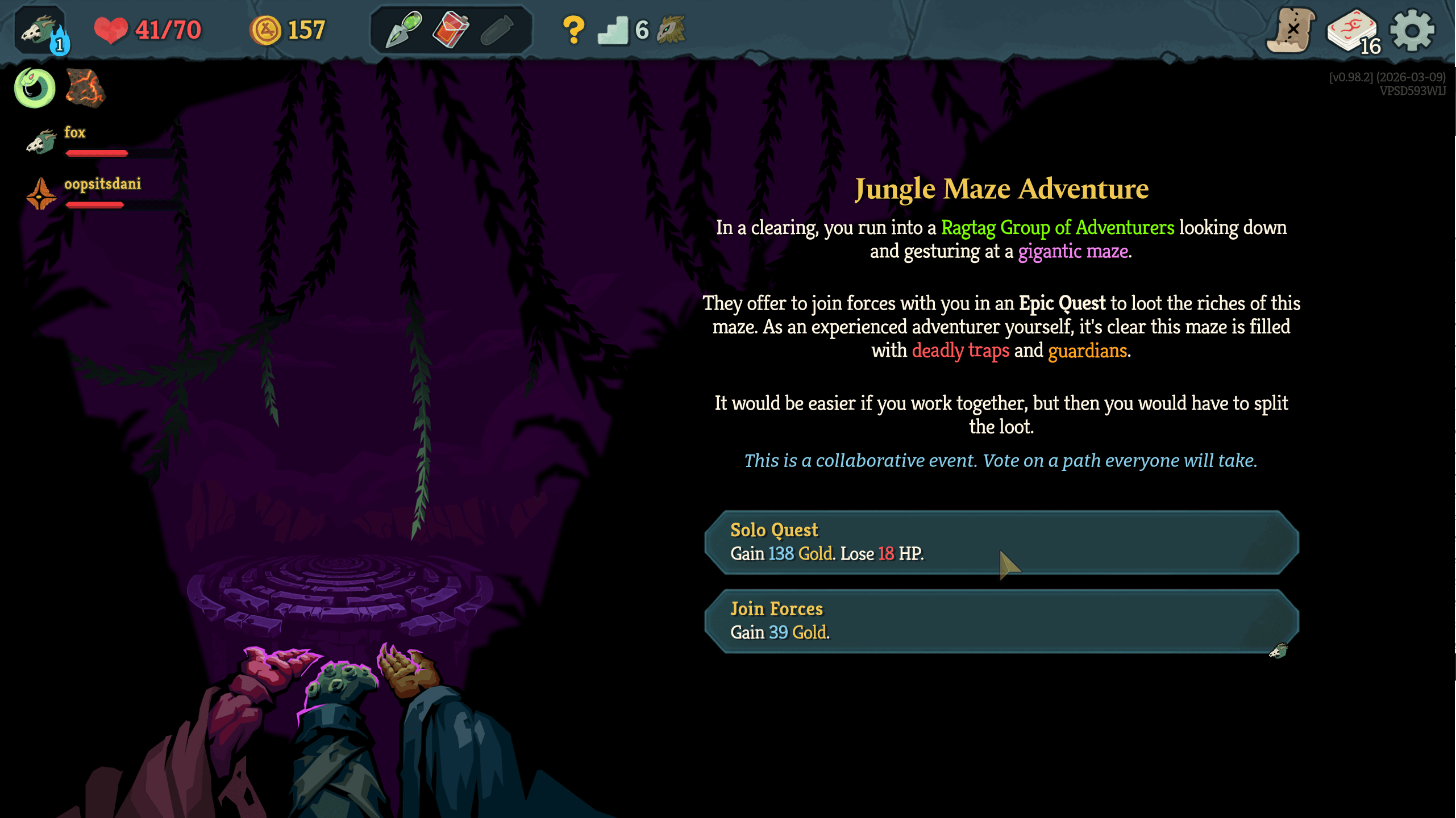Select the green-tipped dart potion slot

(x=404, y=29)
